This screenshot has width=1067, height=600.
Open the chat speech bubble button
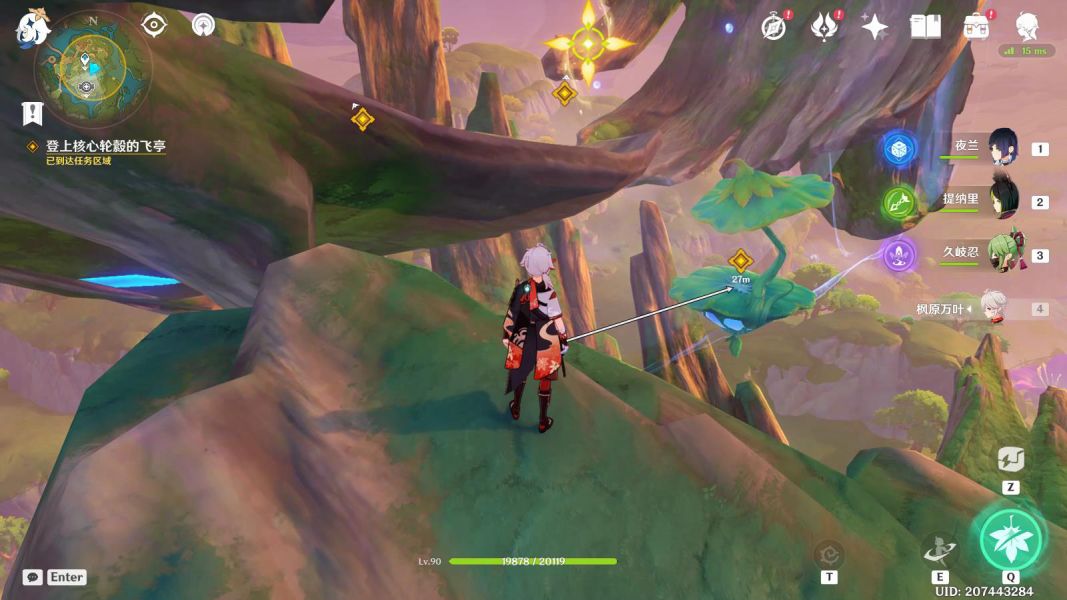pyautogui.click(x=33, y=577)
